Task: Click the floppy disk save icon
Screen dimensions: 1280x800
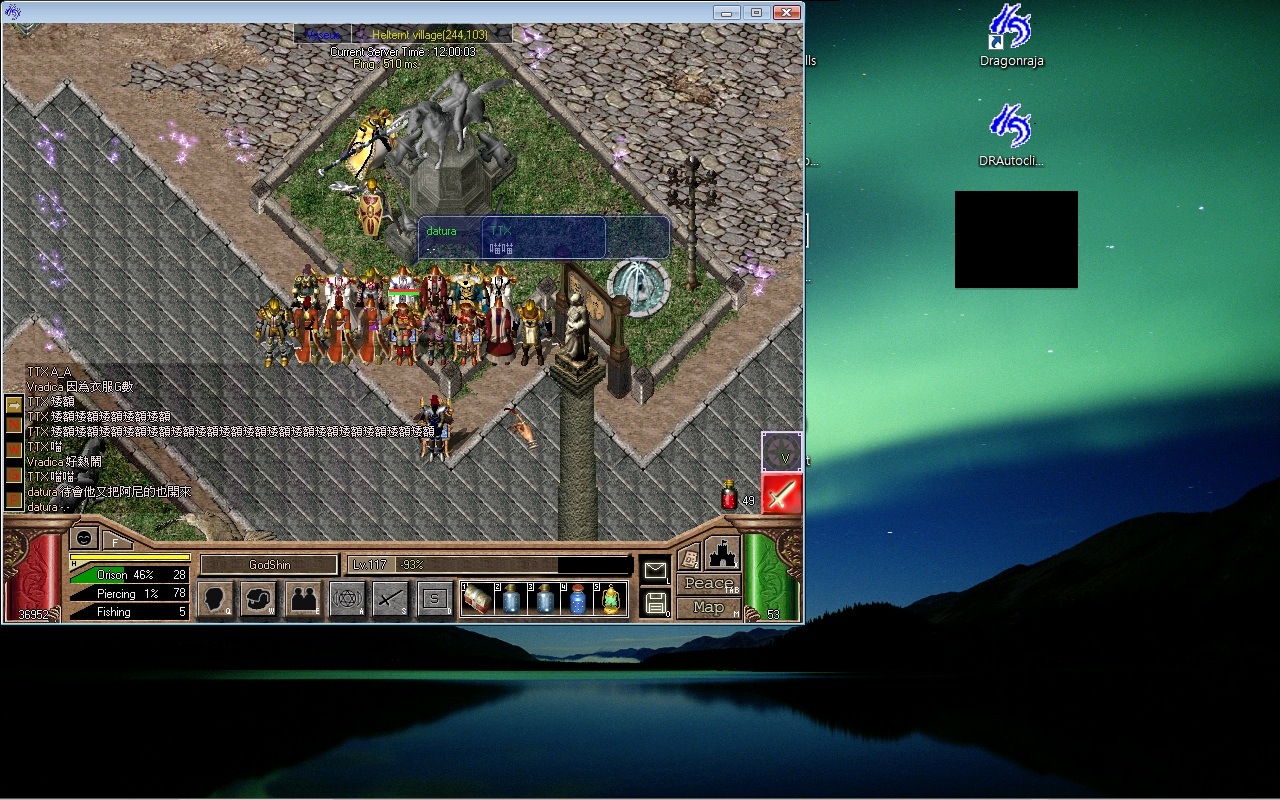Action: [x=655, y=602]
